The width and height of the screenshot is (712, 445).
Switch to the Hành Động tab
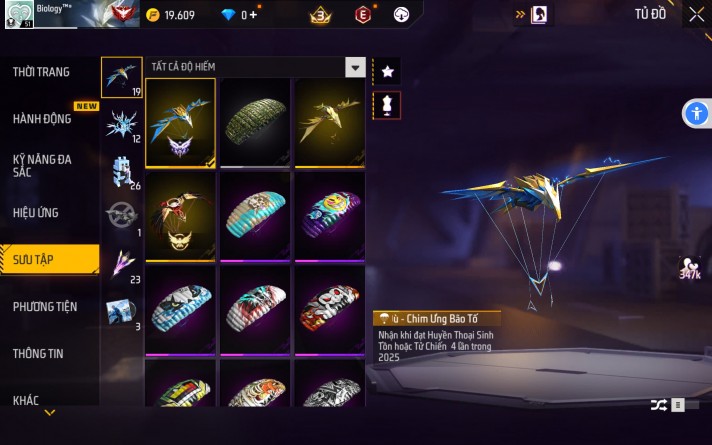(x=42, y=119)
